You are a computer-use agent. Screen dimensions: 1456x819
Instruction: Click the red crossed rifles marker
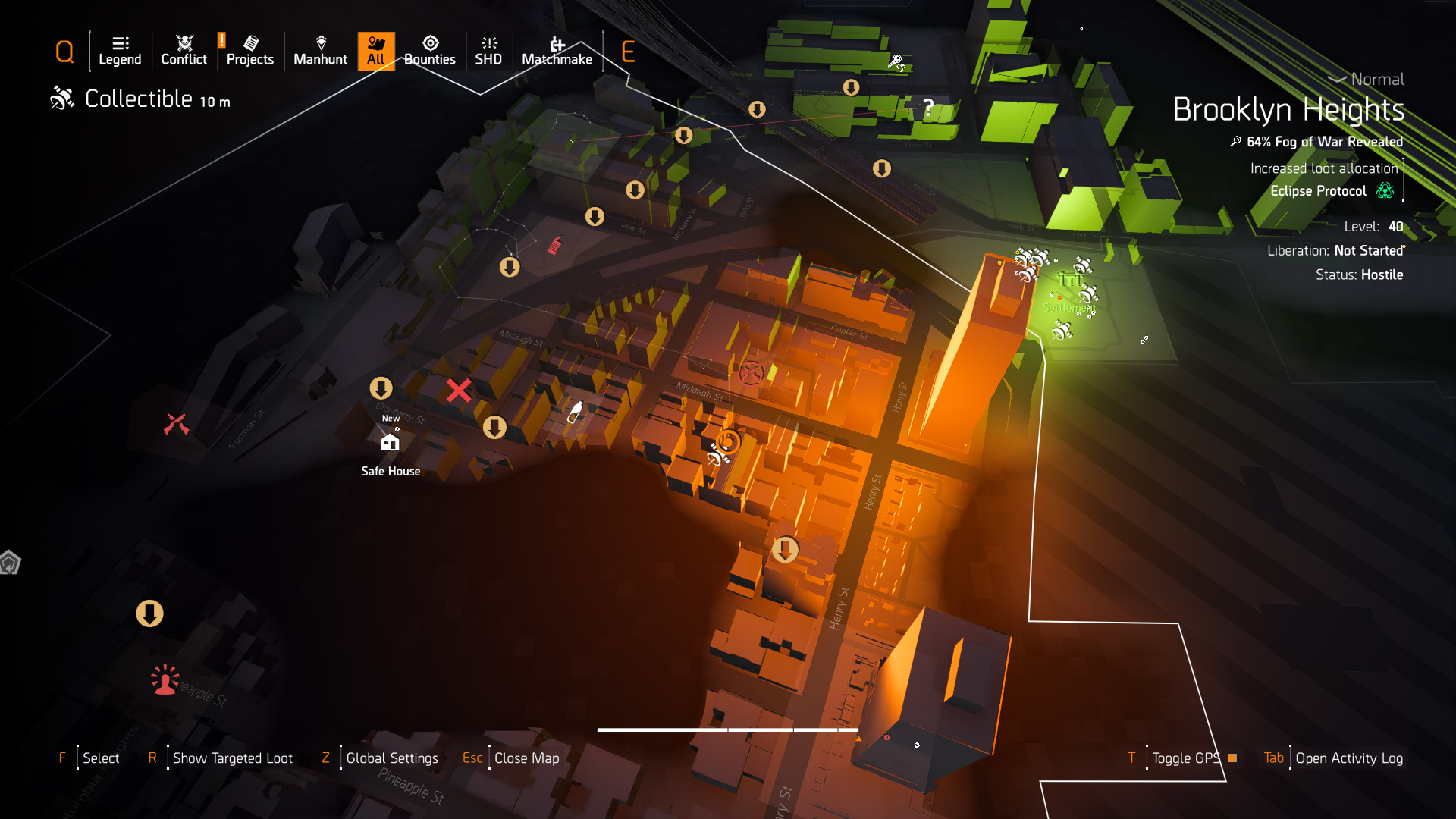tap(176, 424)
